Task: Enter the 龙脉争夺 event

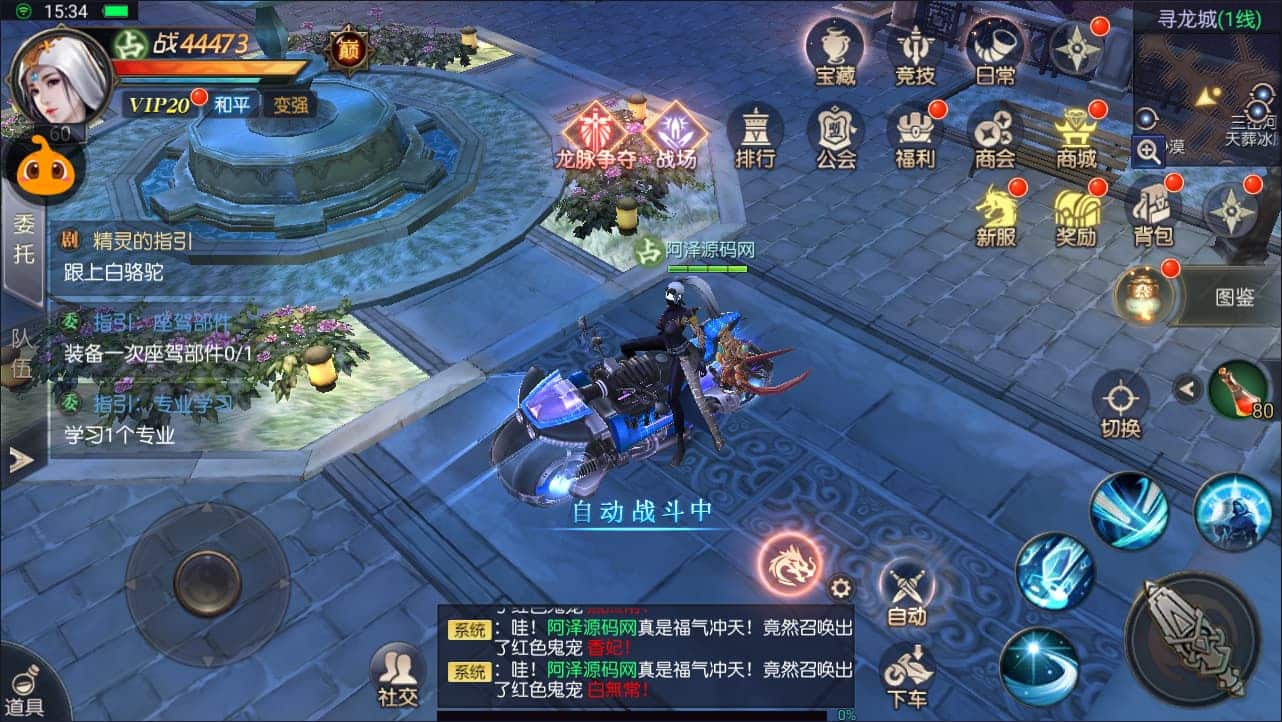Action: coord(597,136)
